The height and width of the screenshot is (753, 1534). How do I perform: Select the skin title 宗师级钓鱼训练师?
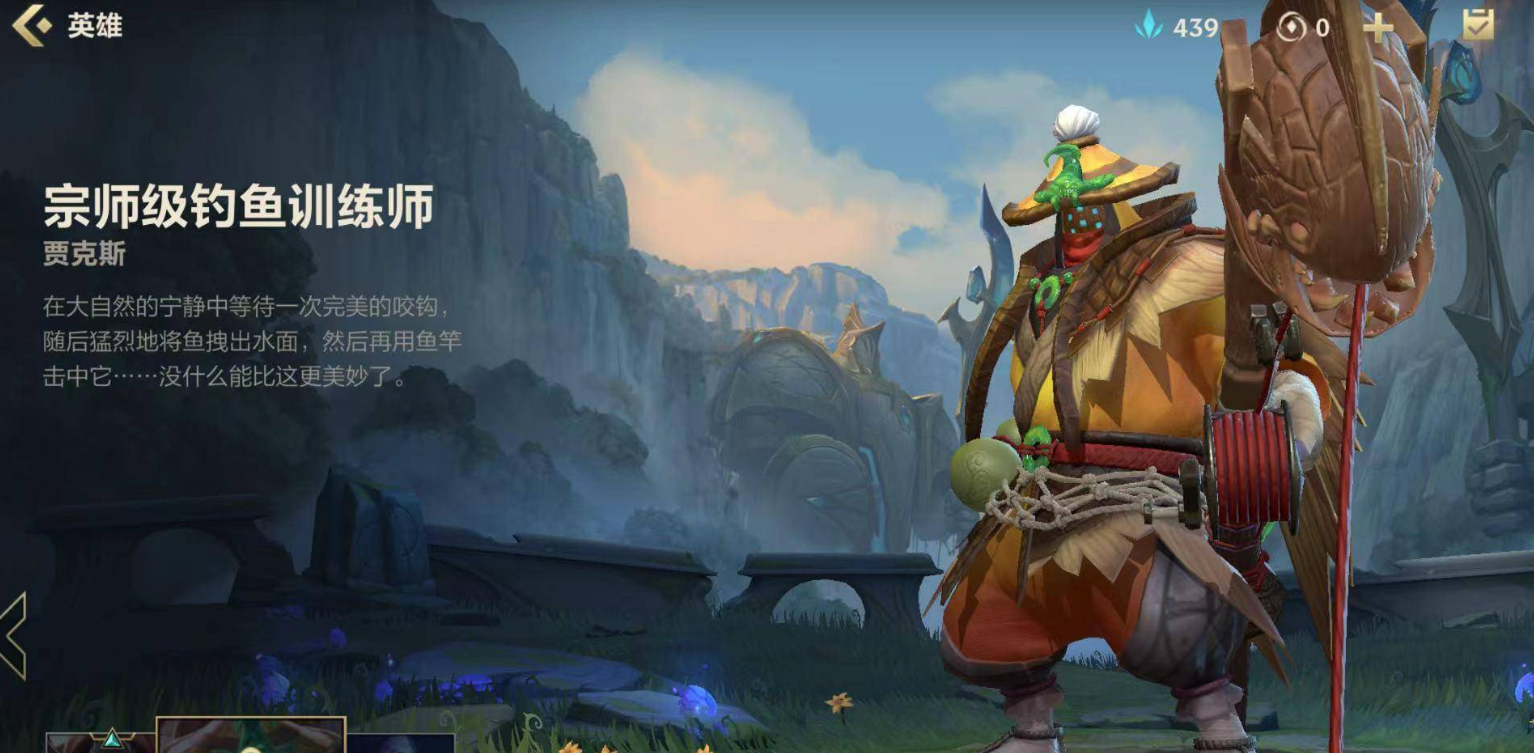click(x=238, y=204)
